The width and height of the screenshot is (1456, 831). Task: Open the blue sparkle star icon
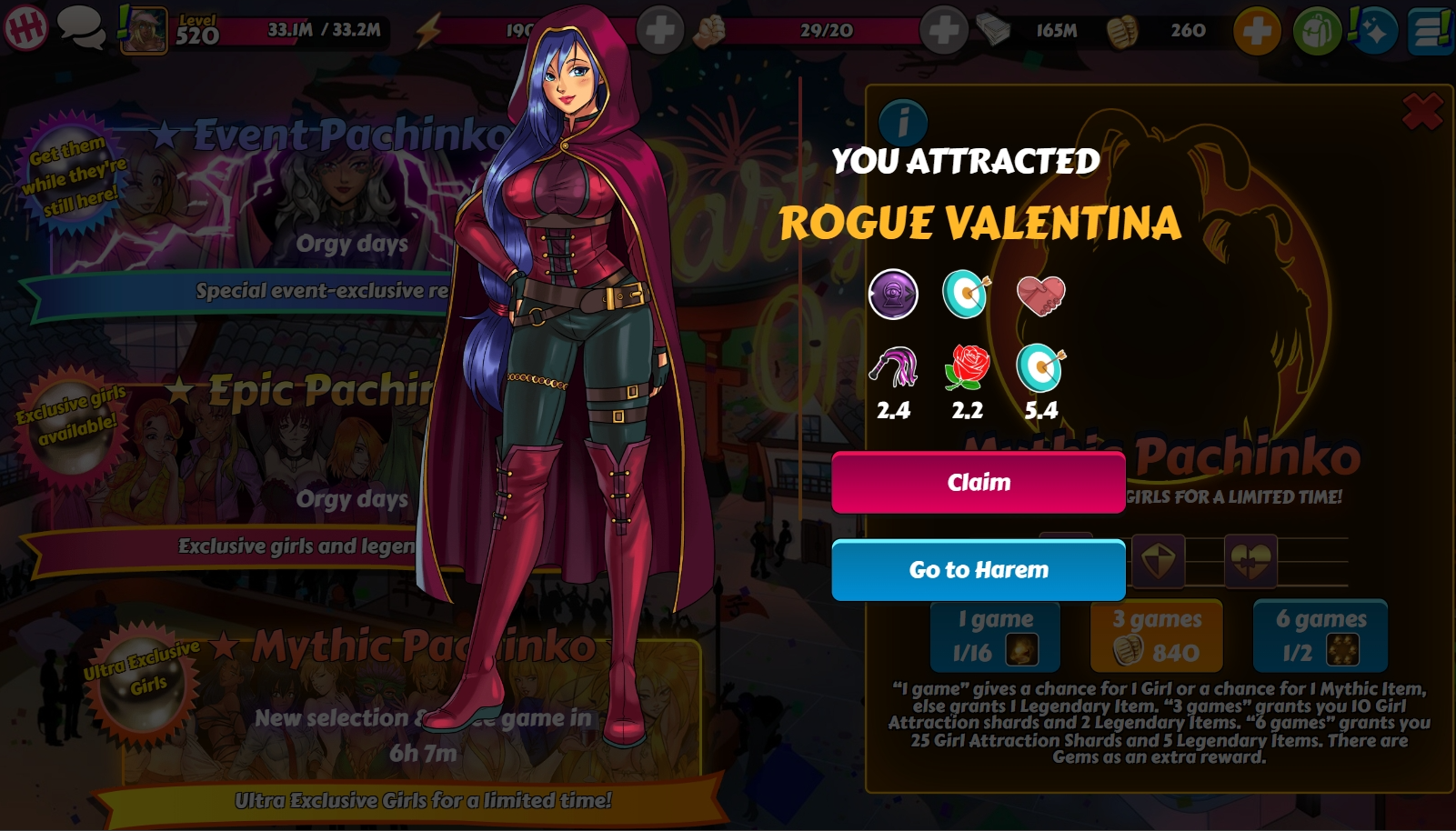[1374, 31]
